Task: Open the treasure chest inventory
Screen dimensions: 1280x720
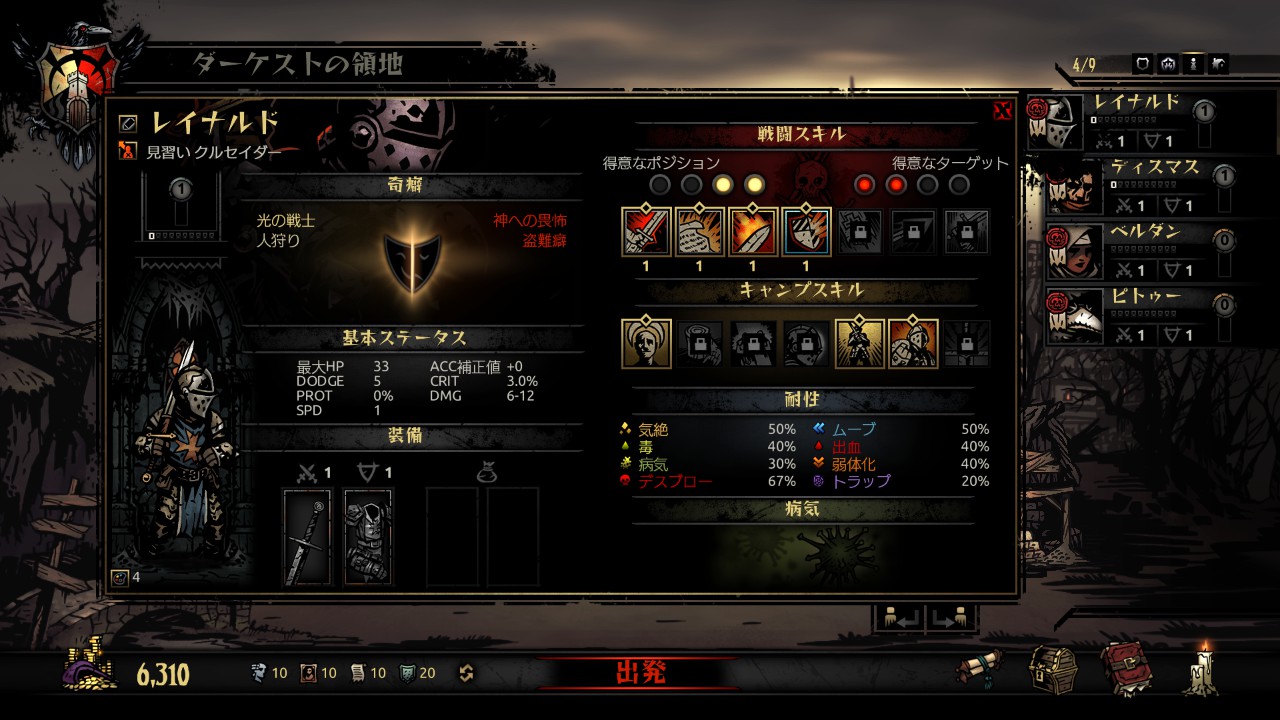Action: (1054, 668)
